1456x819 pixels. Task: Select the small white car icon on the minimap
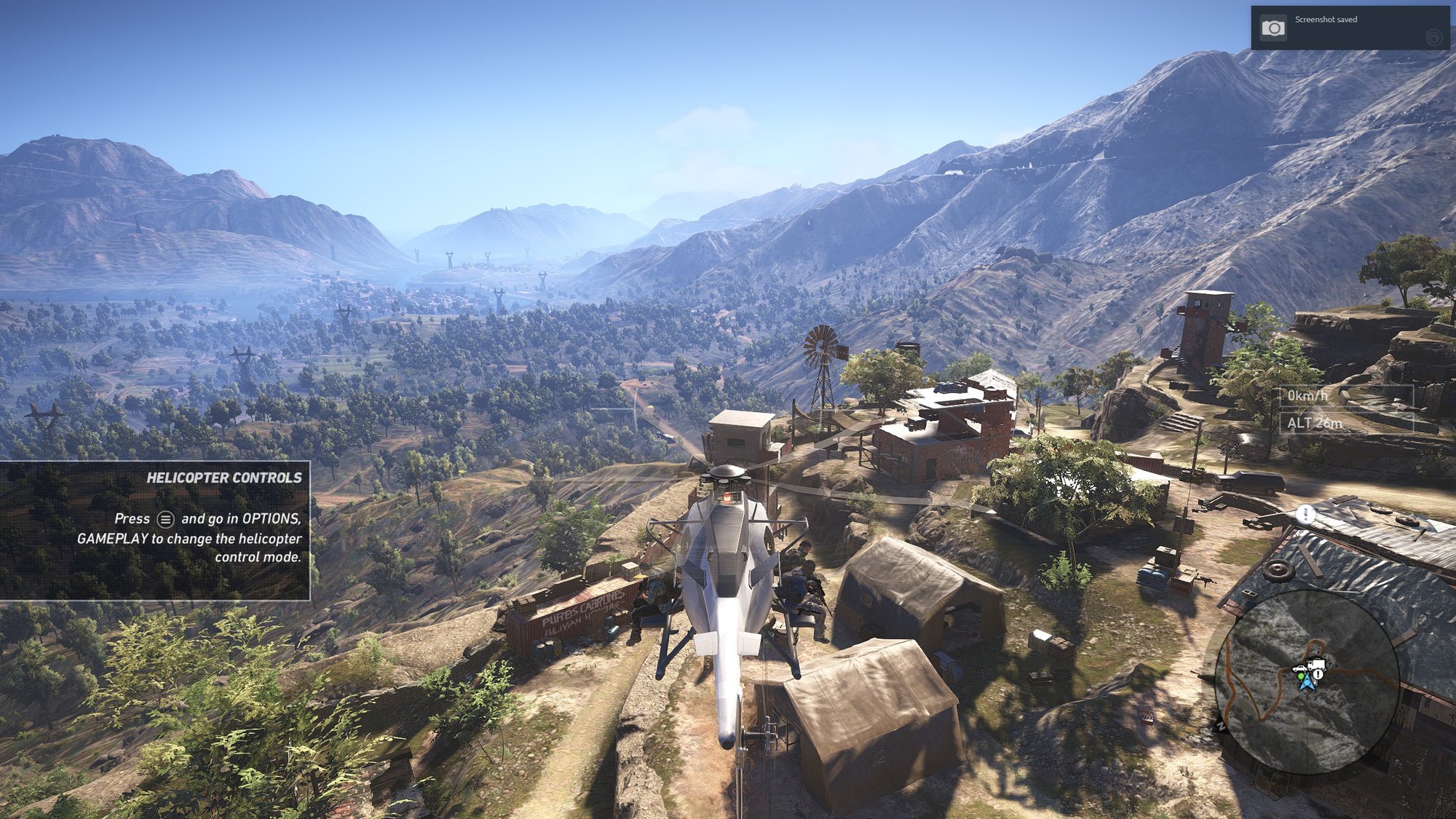click(1299, 668)
